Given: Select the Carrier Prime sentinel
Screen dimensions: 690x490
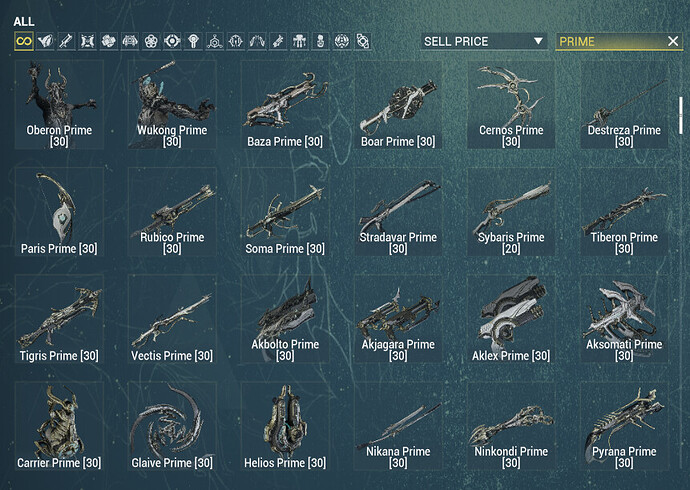Looking at the screenshot, I should (x=59, y=427).
